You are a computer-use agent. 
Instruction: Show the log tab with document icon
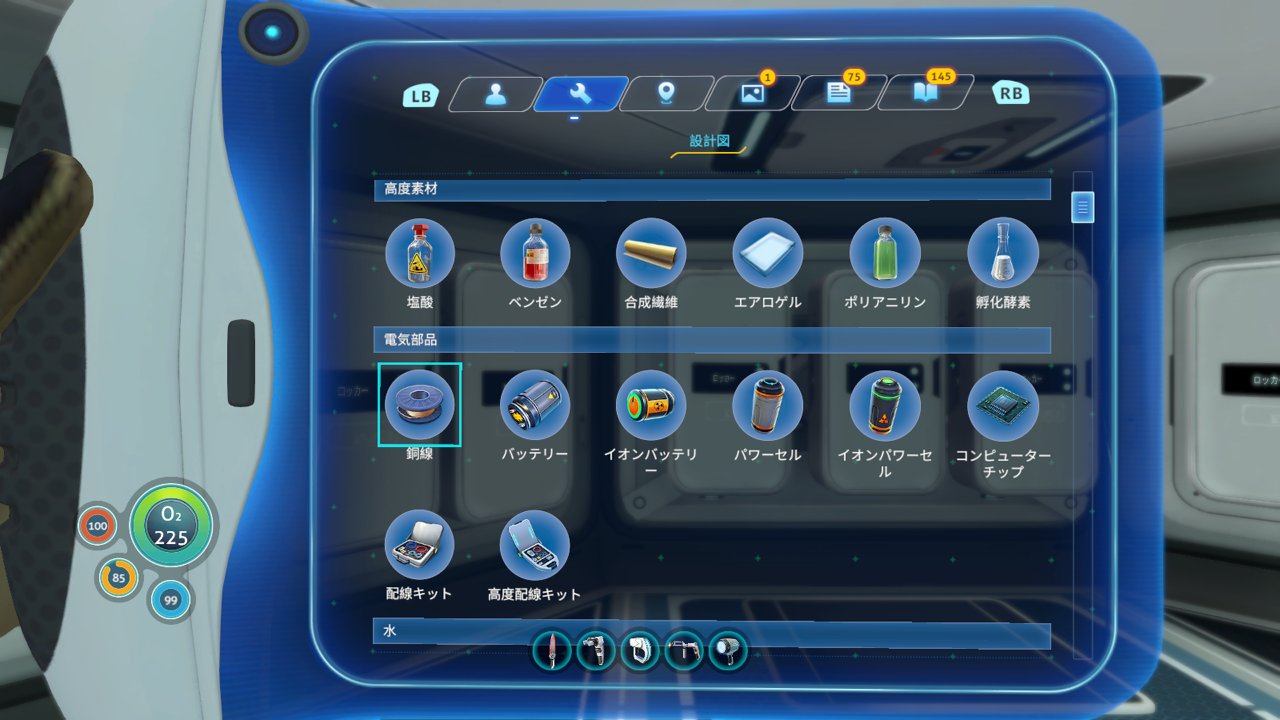[838, 94]
